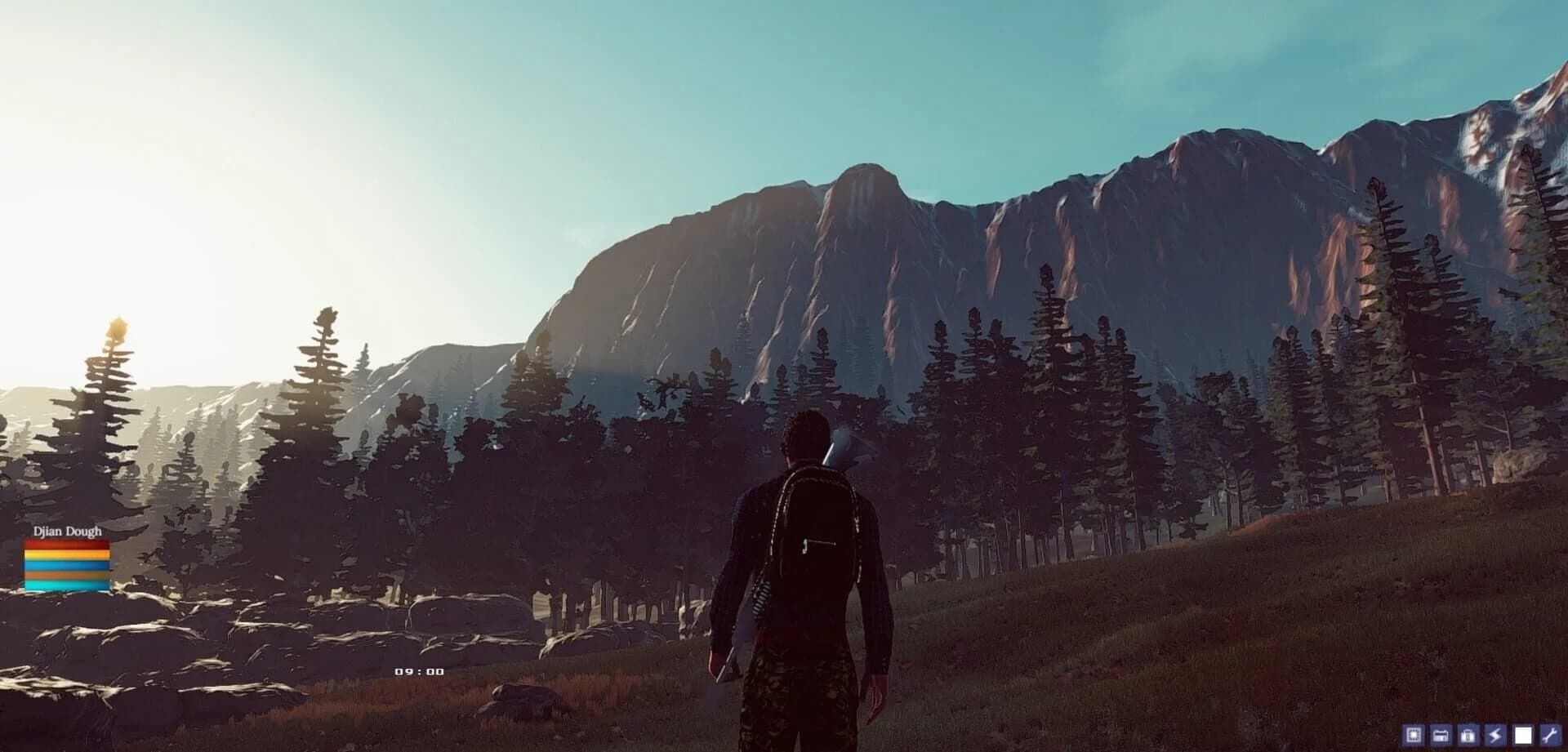
Task: Click the leftmost icon in the bottom-right toolbar
Action: point(1413,735)
